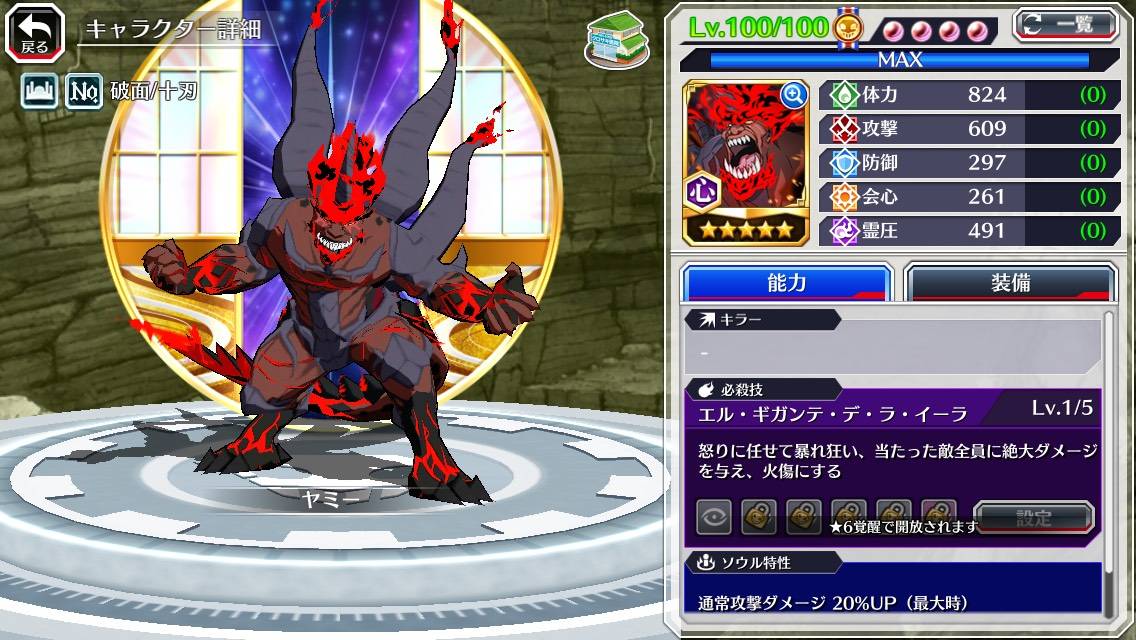Click the crown ranking icon
The height and width of the screenshot is (640, 1136).
coord(39,93)
